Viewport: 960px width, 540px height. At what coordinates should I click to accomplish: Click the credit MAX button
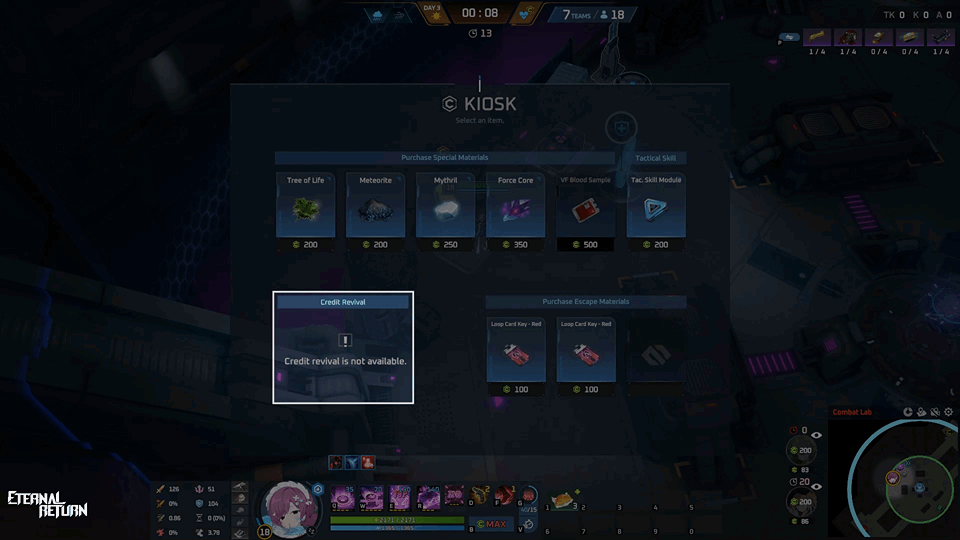(x=491, y=524)
